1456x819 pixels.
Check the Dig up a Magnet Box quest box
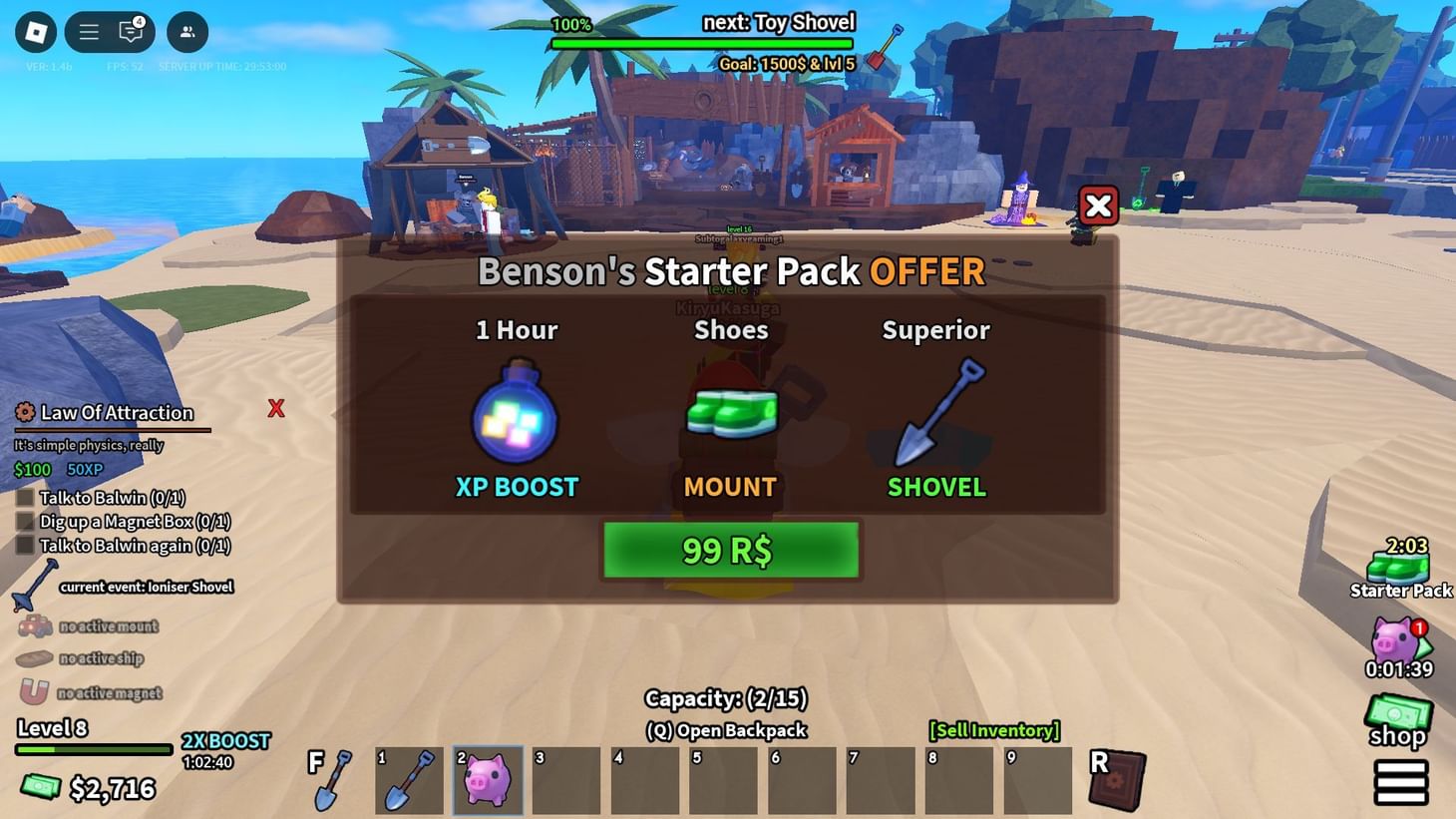pos(24,521)
